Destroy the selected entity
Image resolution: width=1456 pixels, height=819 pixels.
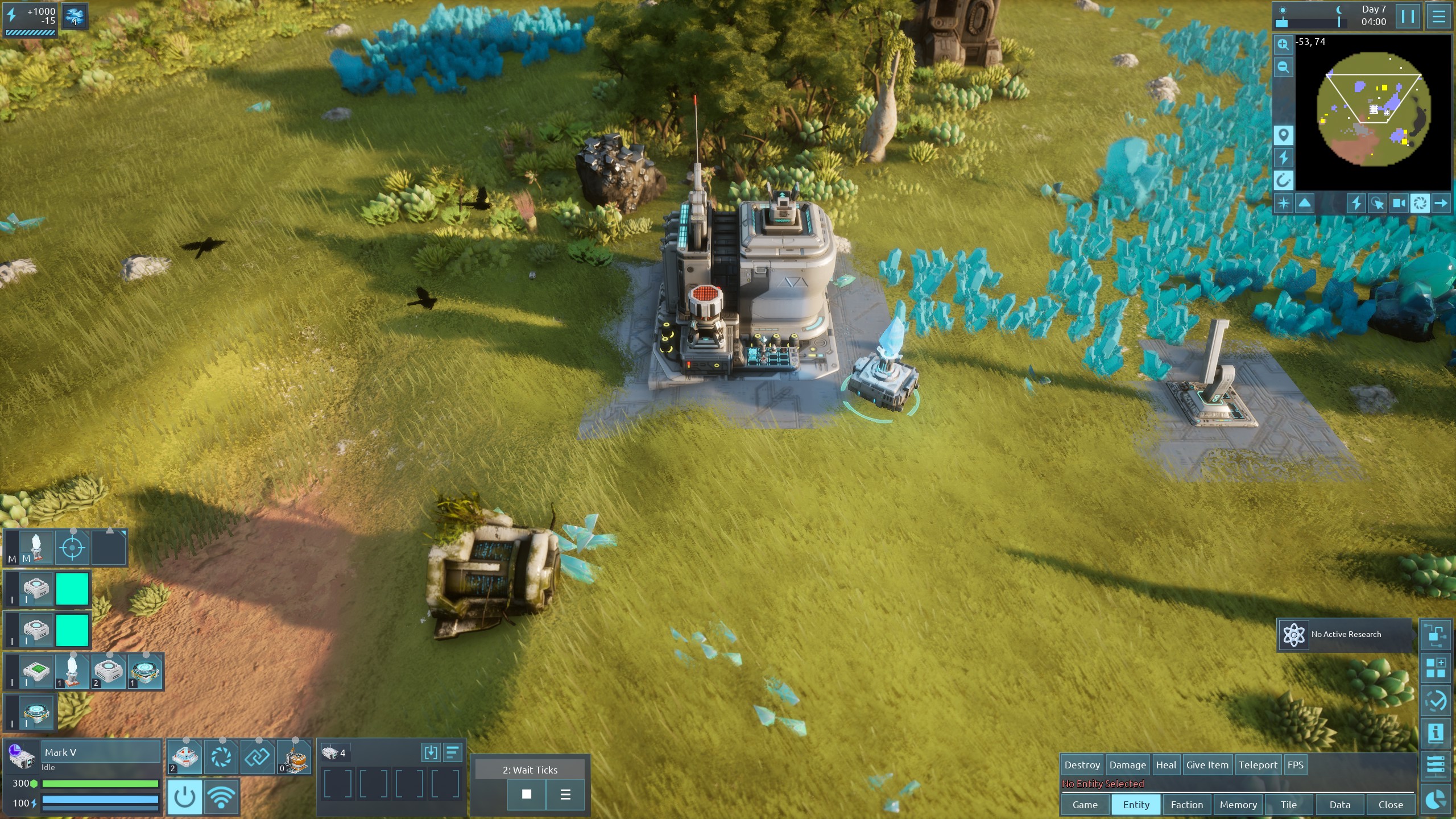tap(1082, 765)
